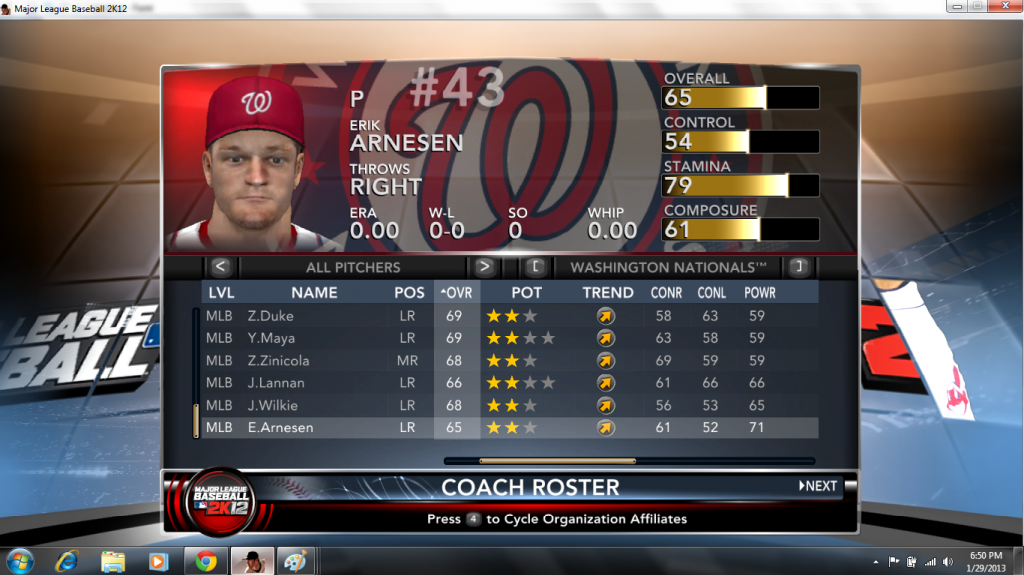Sort roster by OVR column
This screenshot has width=1024, height=575.
click(x=457, y=293)
